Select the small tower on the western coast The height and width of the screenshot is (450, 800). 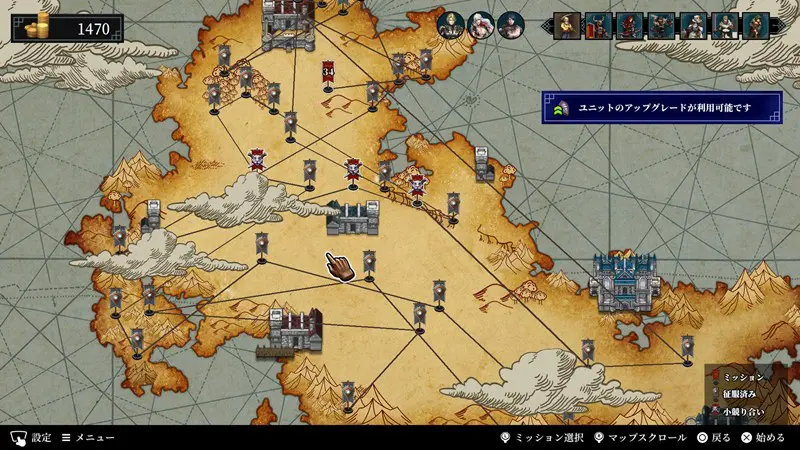[153, 214]
